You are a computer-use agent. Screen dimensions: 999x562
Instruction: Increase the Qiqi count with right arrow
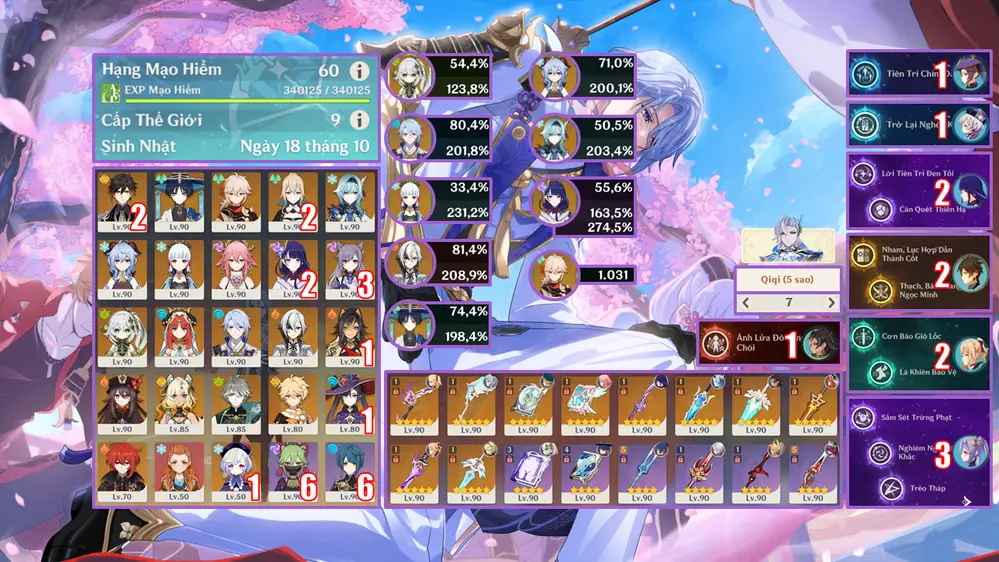(x=829, y=303)
